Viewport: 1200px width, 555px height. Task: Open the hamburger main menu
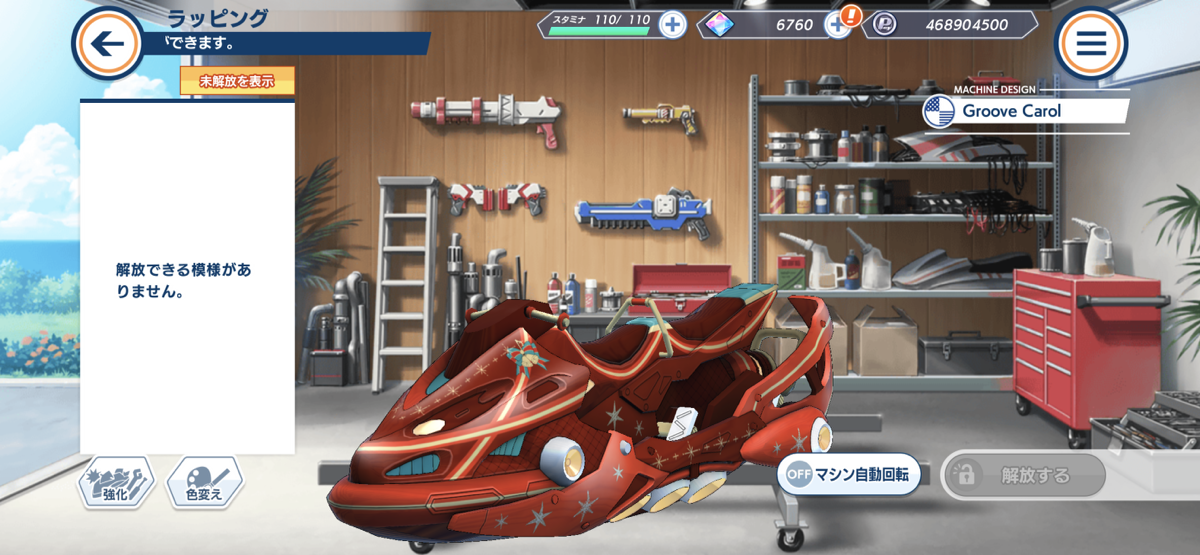tap(1091, 43)
